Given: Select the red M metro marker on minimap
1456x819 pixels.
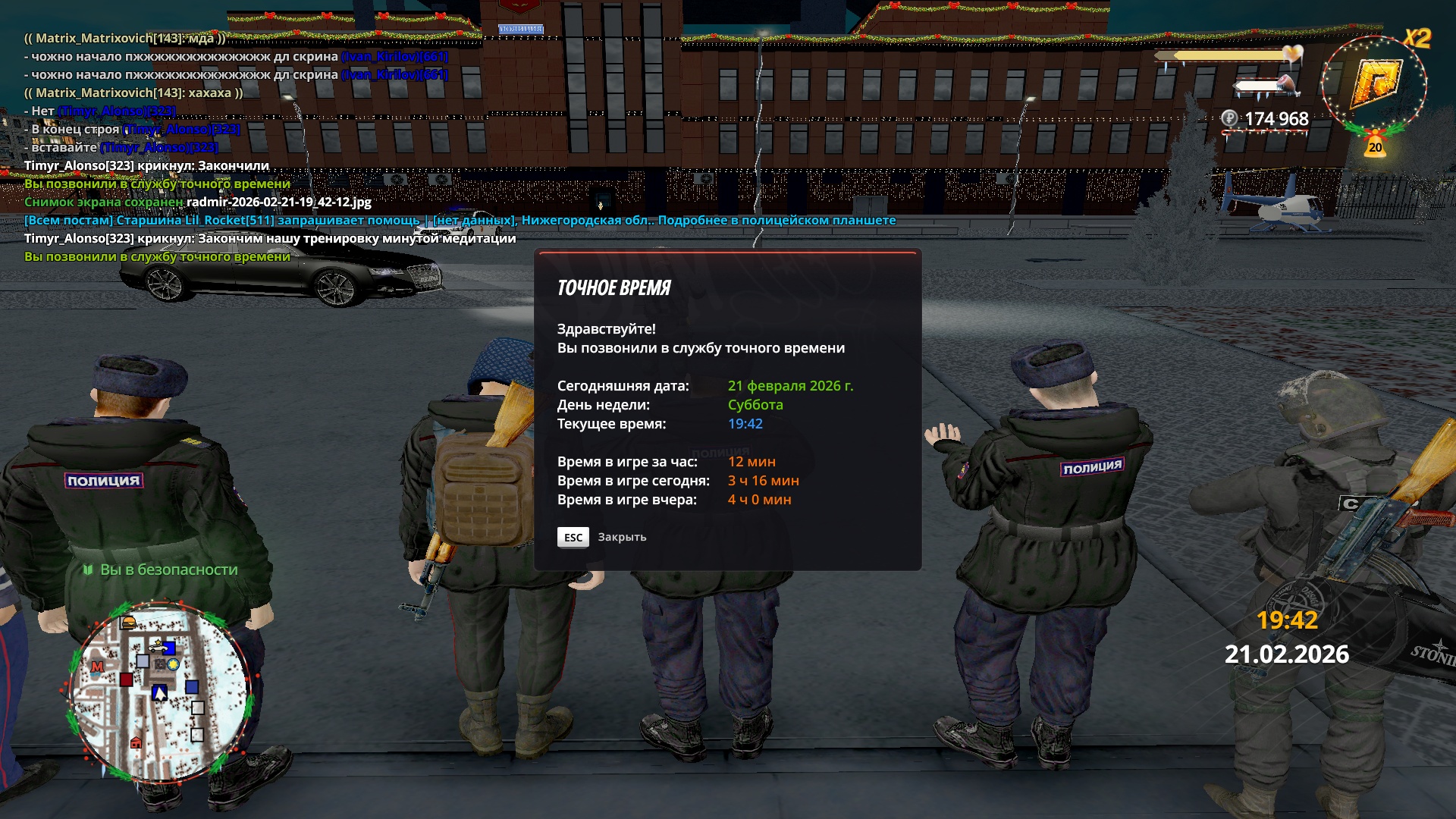Looking at the screenshot, I should (97, 667).
